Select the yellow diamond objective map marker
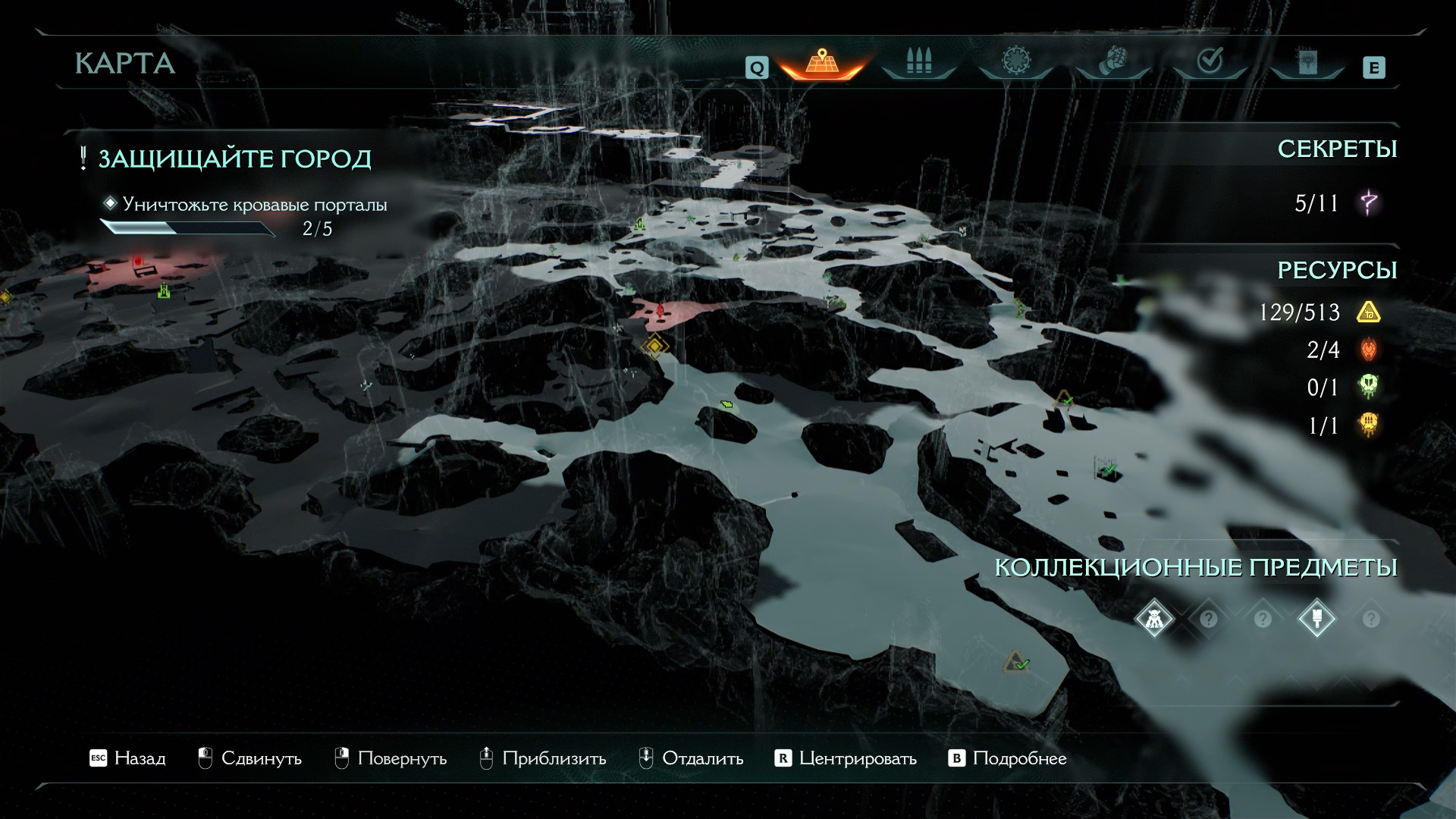 click(654, 347)
